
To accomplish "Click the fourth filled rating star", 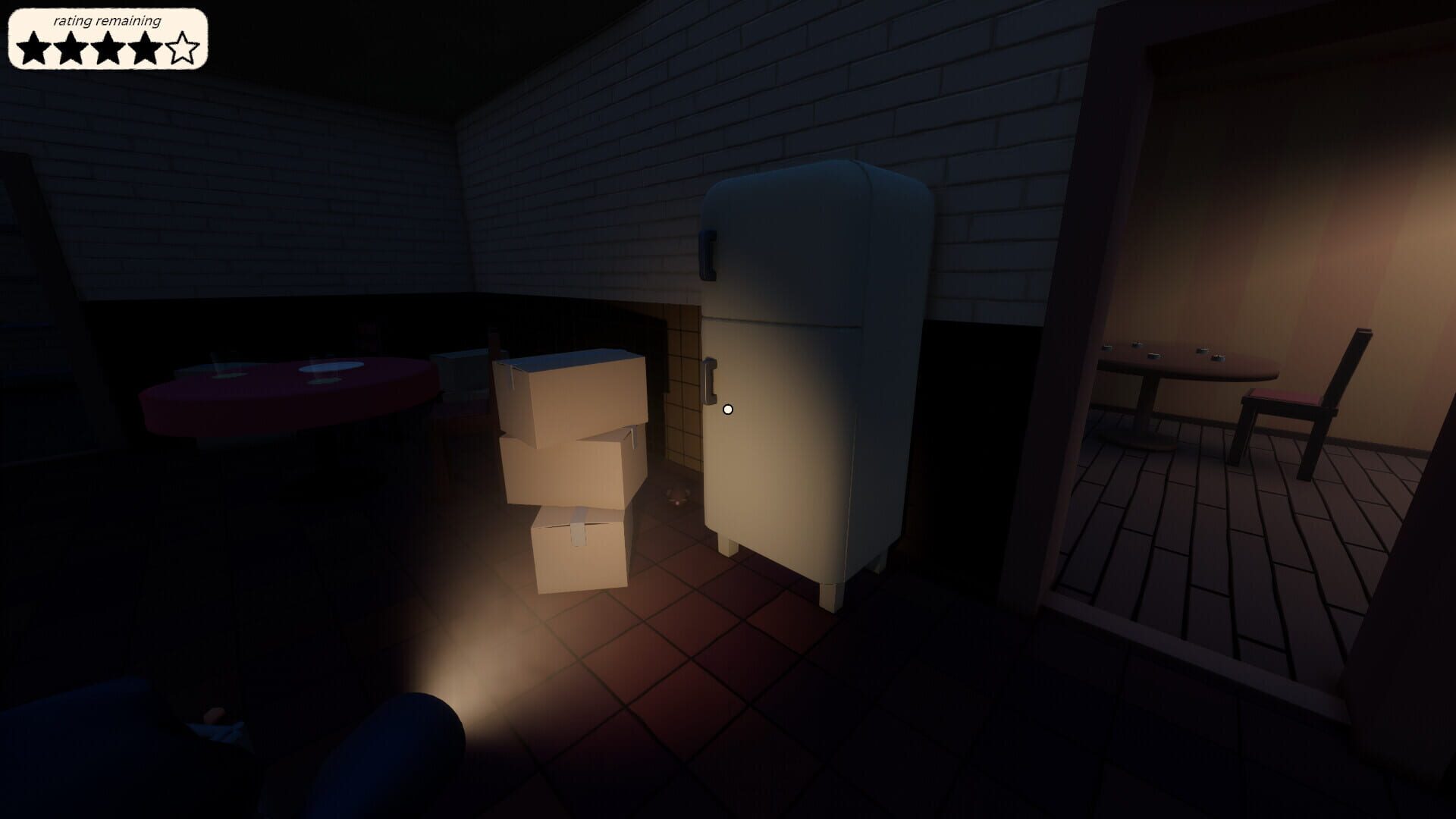I will [146, 48].
